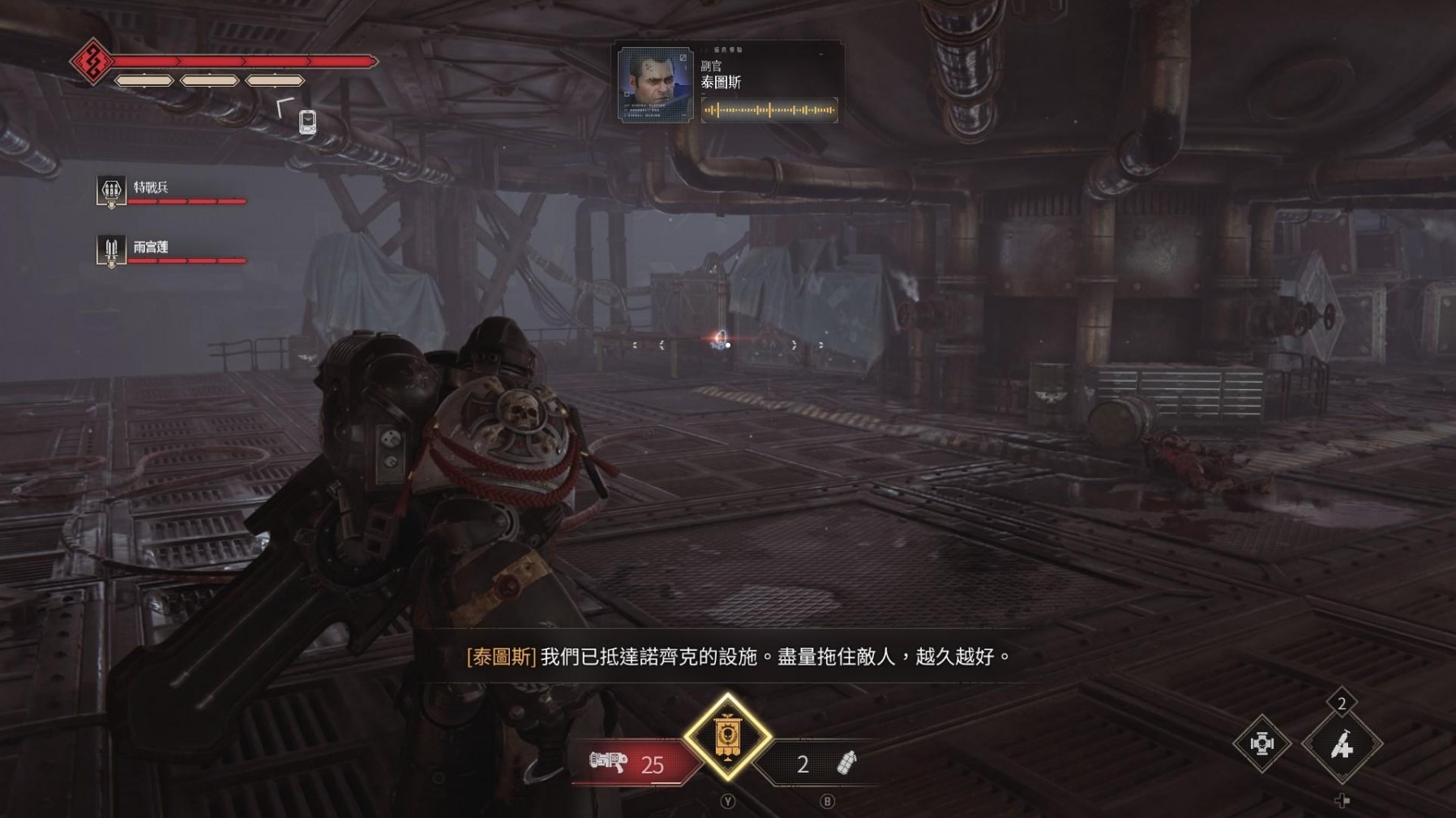
Task: Select squad member 特戰兵 class icon
Action: tap(111, 192)
